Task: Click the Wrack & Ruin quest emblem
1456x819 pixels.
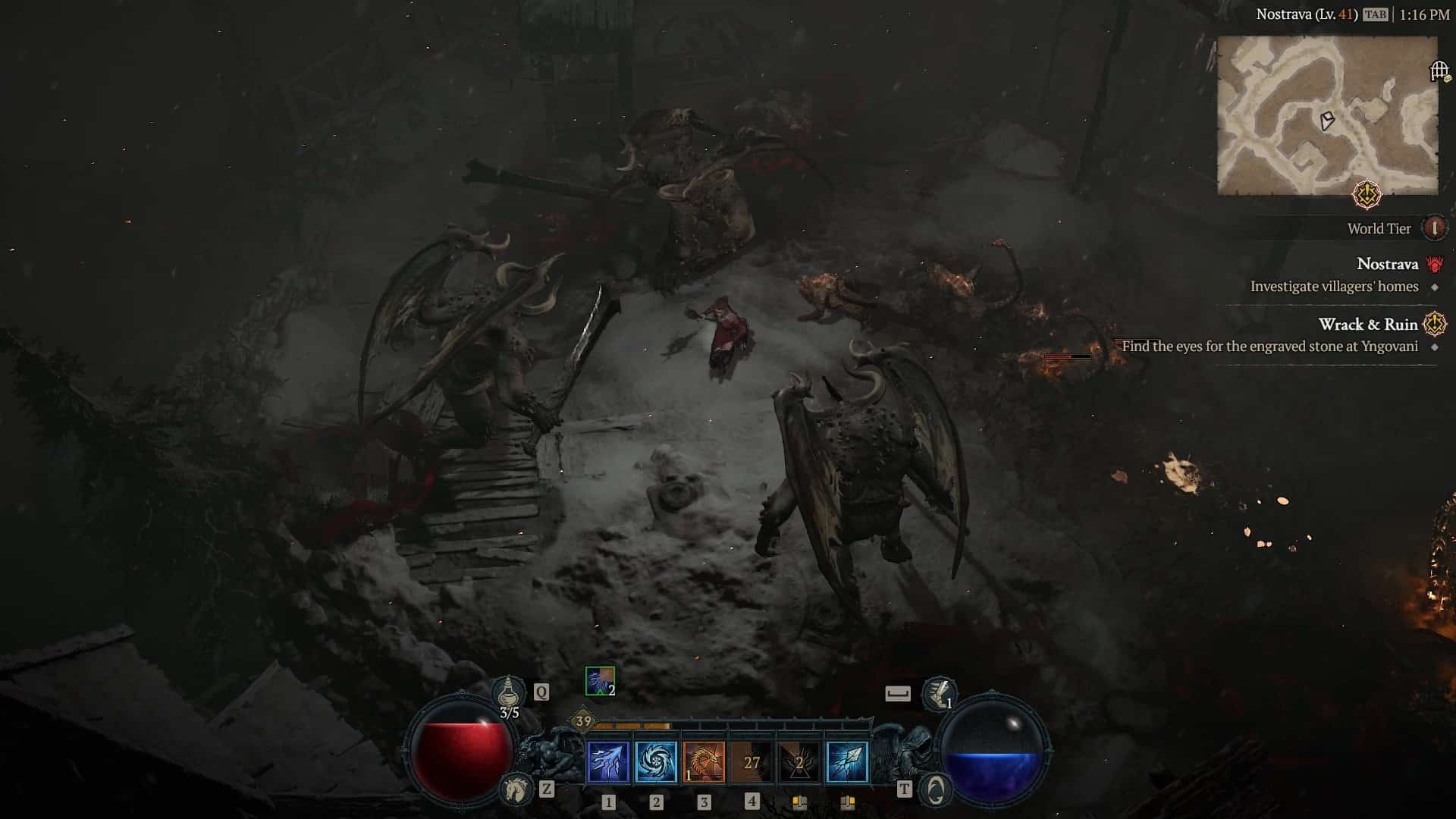Action: 1433,324
